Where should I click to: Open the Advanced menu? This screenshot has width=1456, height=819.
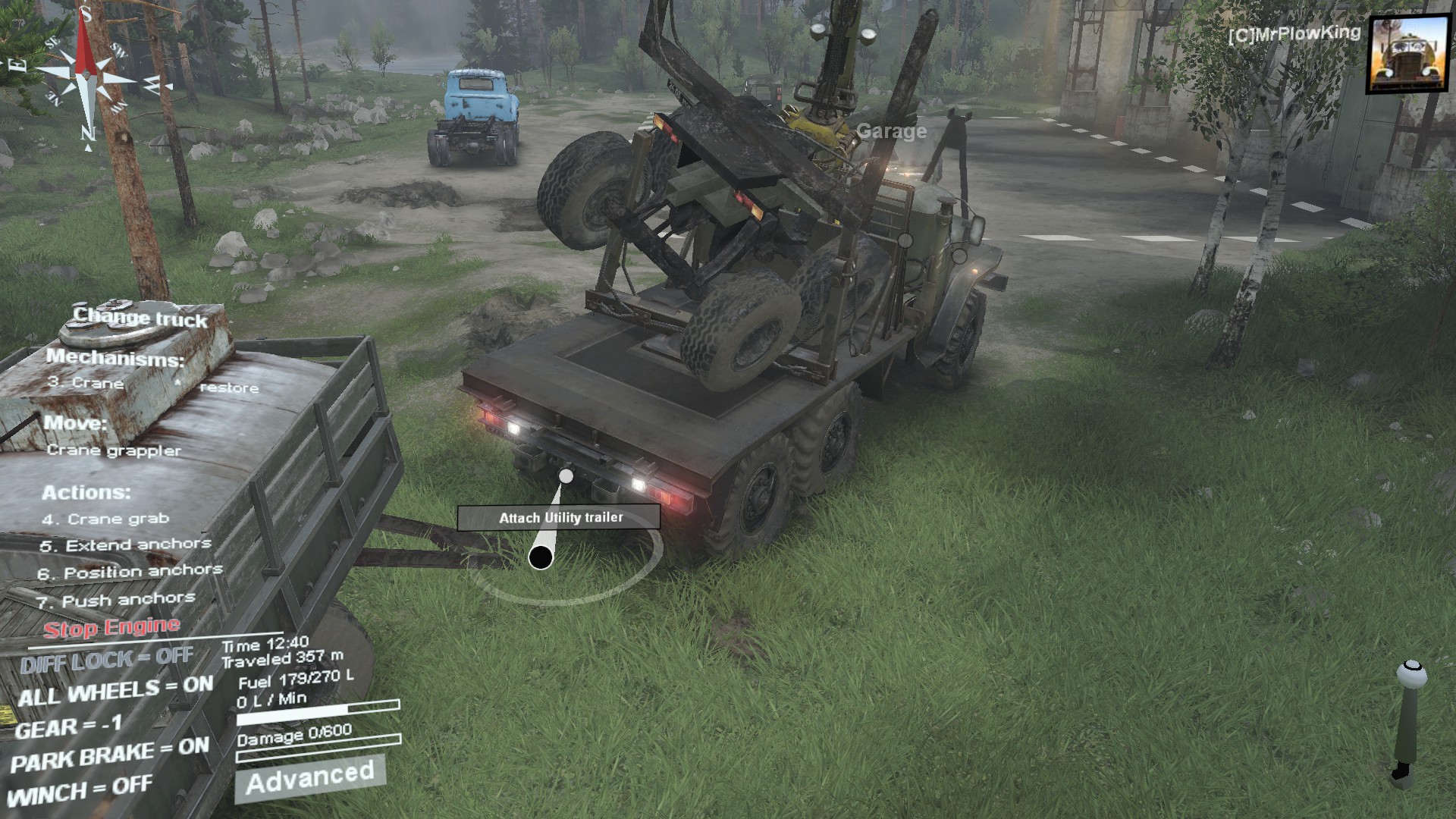(310, 777)
